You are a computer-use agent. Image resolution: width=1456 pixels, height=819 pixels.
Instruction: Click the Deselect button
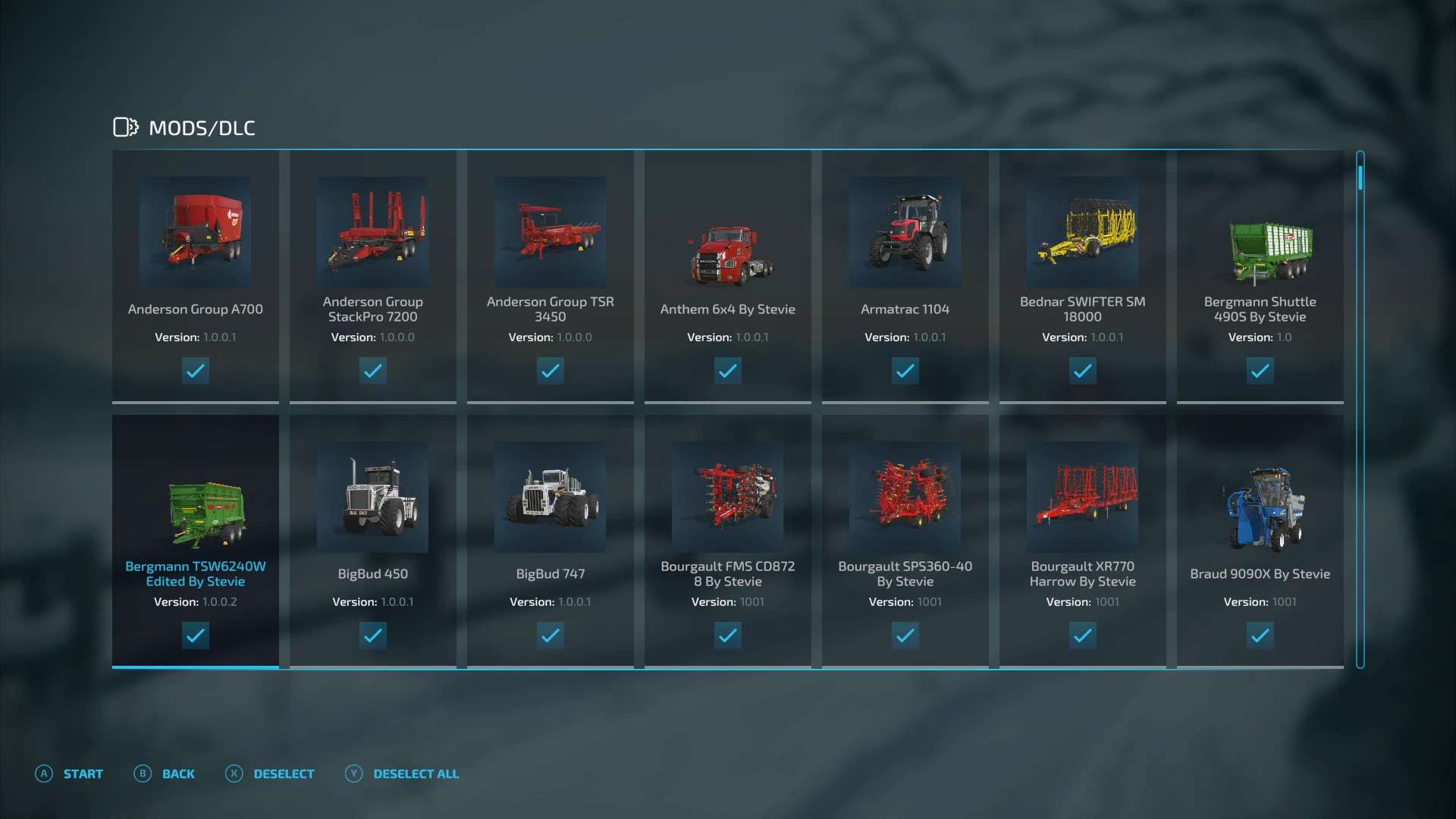click(x=271, y=773)
